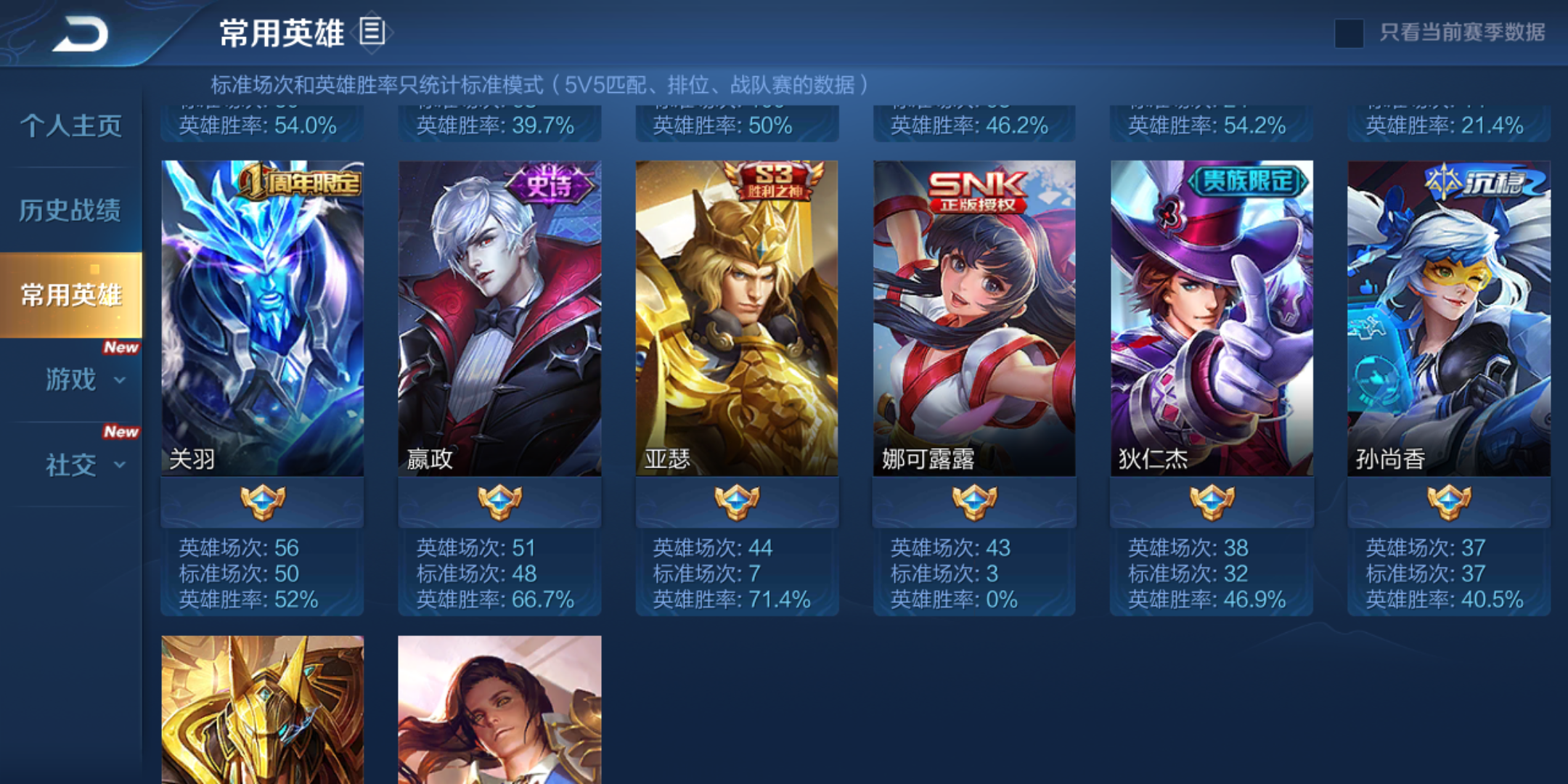Screen dimensions: 1568x784
Task: Click the mastery emblem below 孙尚香
Action: 1447,501
